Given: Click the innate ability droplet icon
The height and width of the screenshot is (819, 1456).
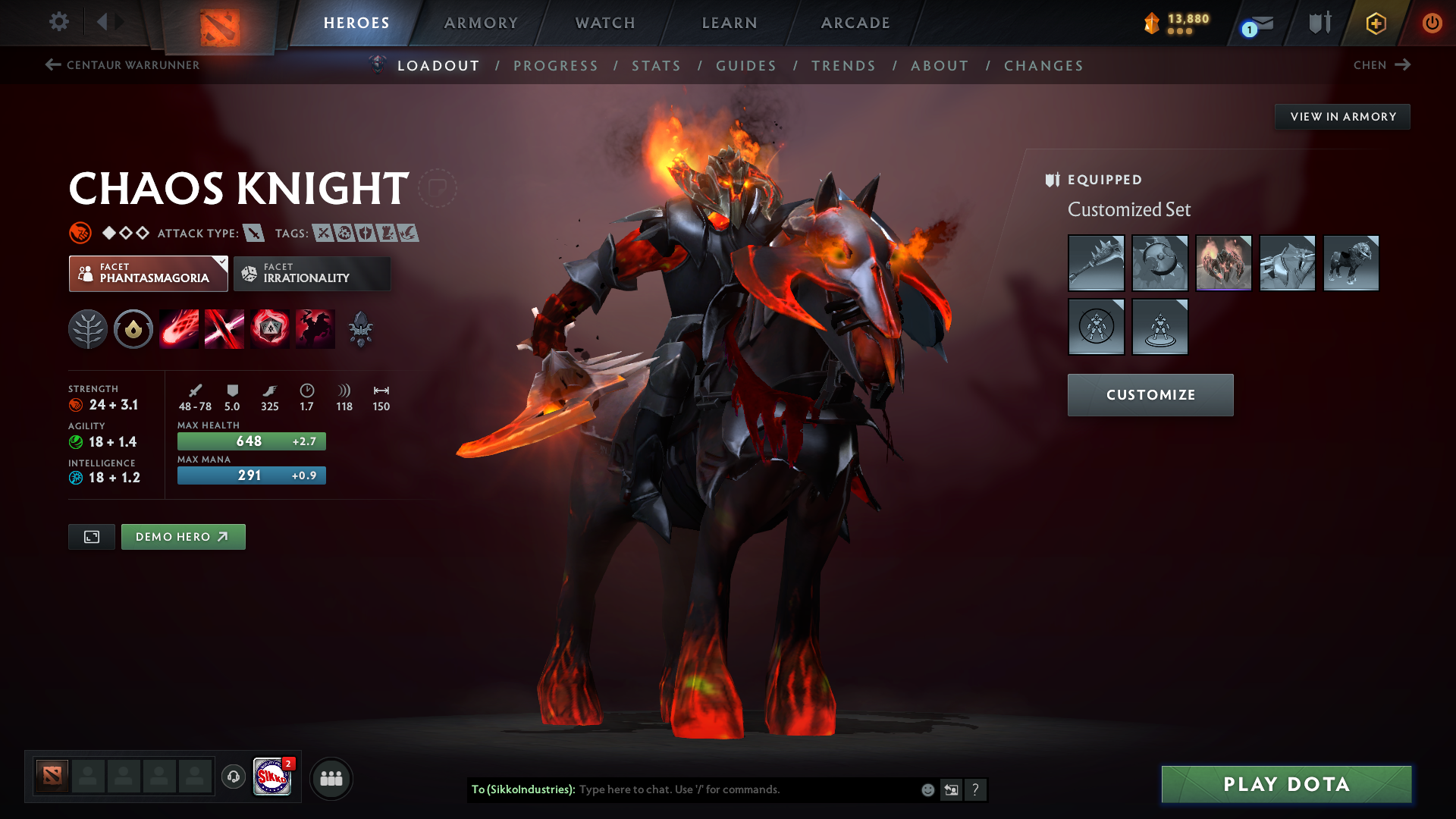Looking at the screenshot, I should pos(133,328).
